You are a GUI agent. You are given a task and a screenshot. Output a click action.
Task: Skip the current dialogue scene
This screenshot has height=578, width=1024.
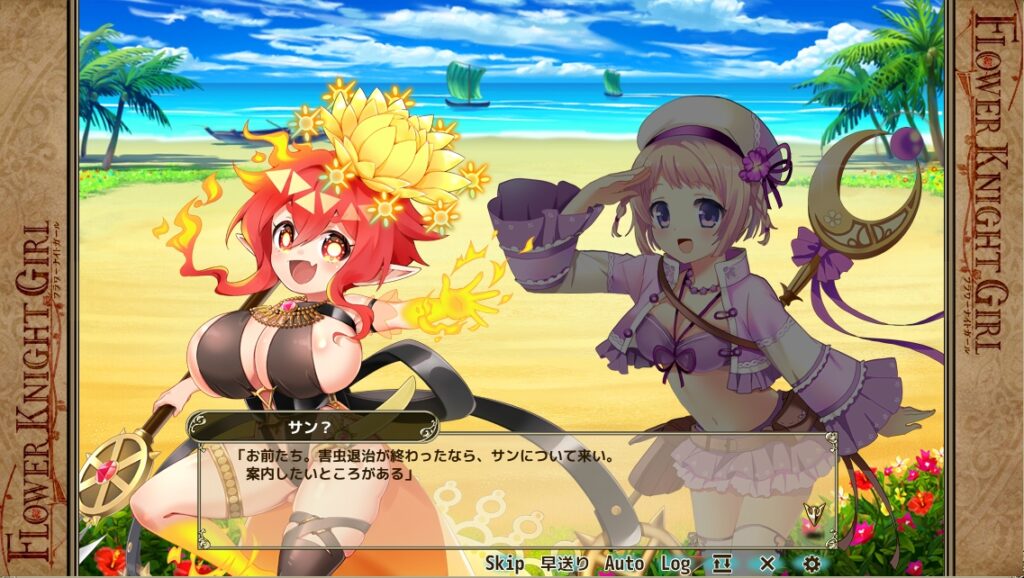pyautogui.click(x=505, y=564)
